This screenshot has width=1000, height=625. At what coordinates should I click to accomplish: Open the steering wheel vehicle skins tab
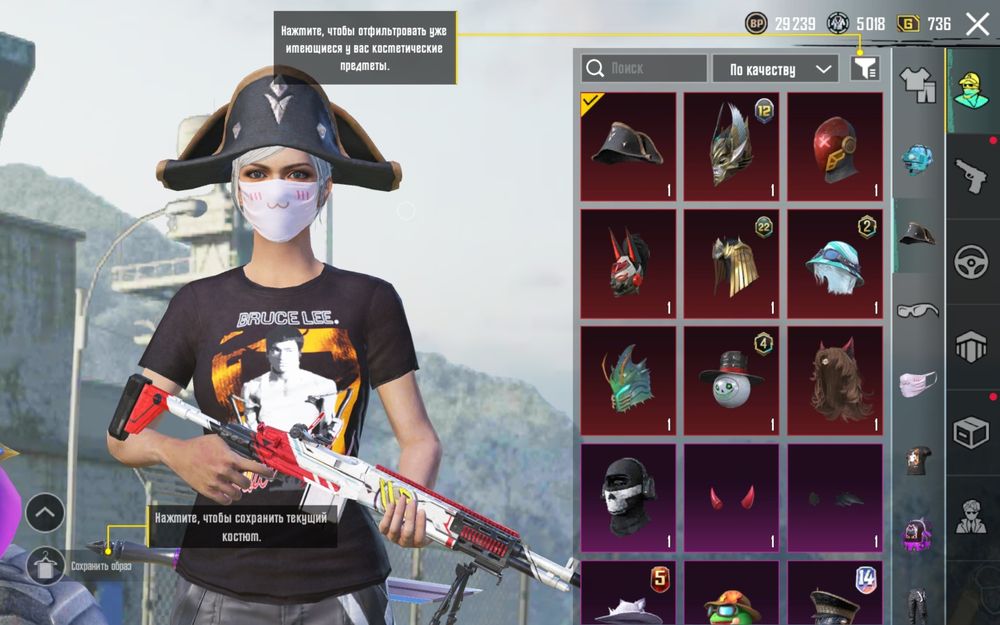coord(970,261)
